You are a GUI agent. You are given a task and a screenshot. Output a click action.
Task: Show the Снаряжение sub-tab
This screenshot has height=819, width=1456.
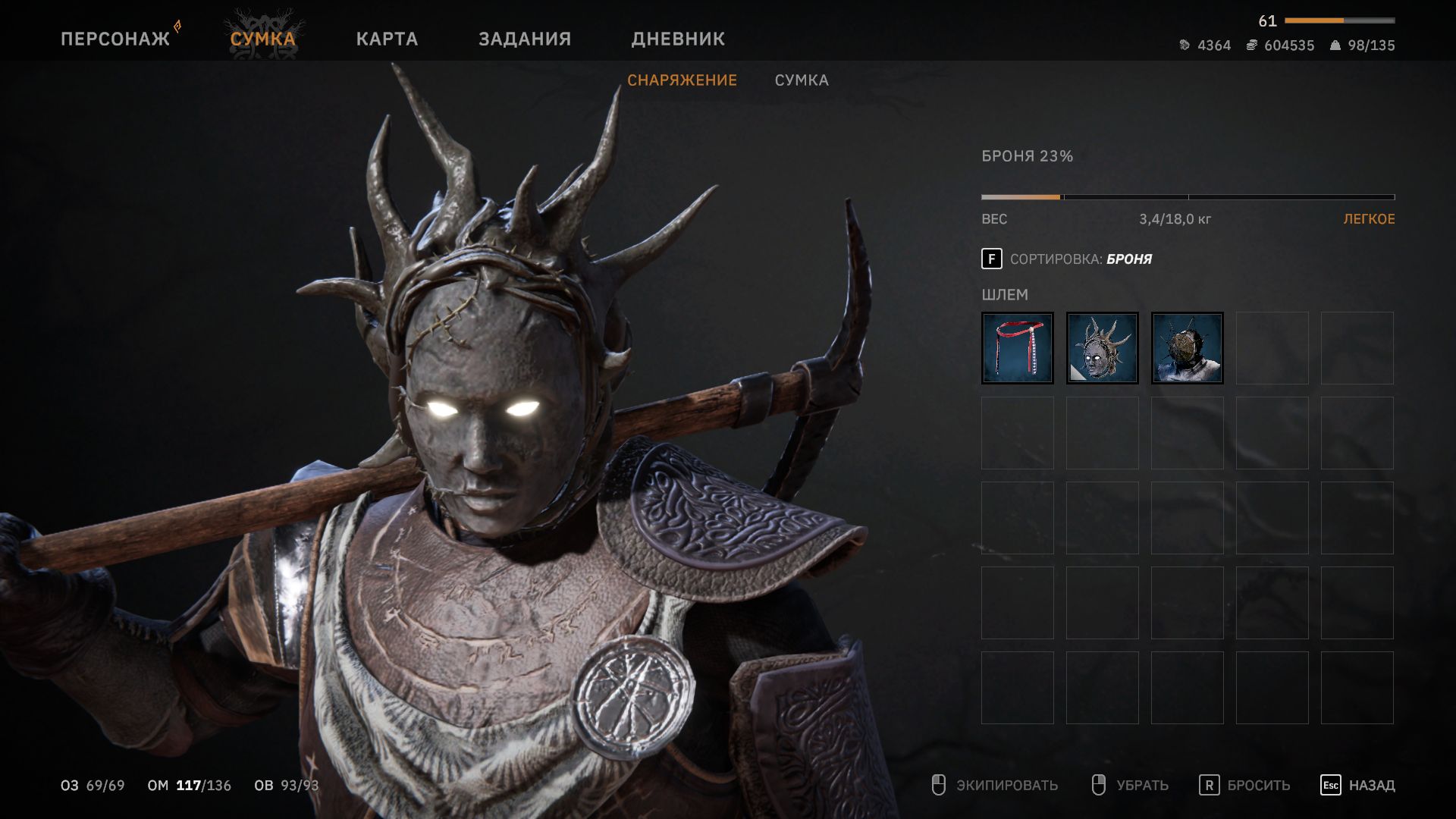tap(682, 80)
